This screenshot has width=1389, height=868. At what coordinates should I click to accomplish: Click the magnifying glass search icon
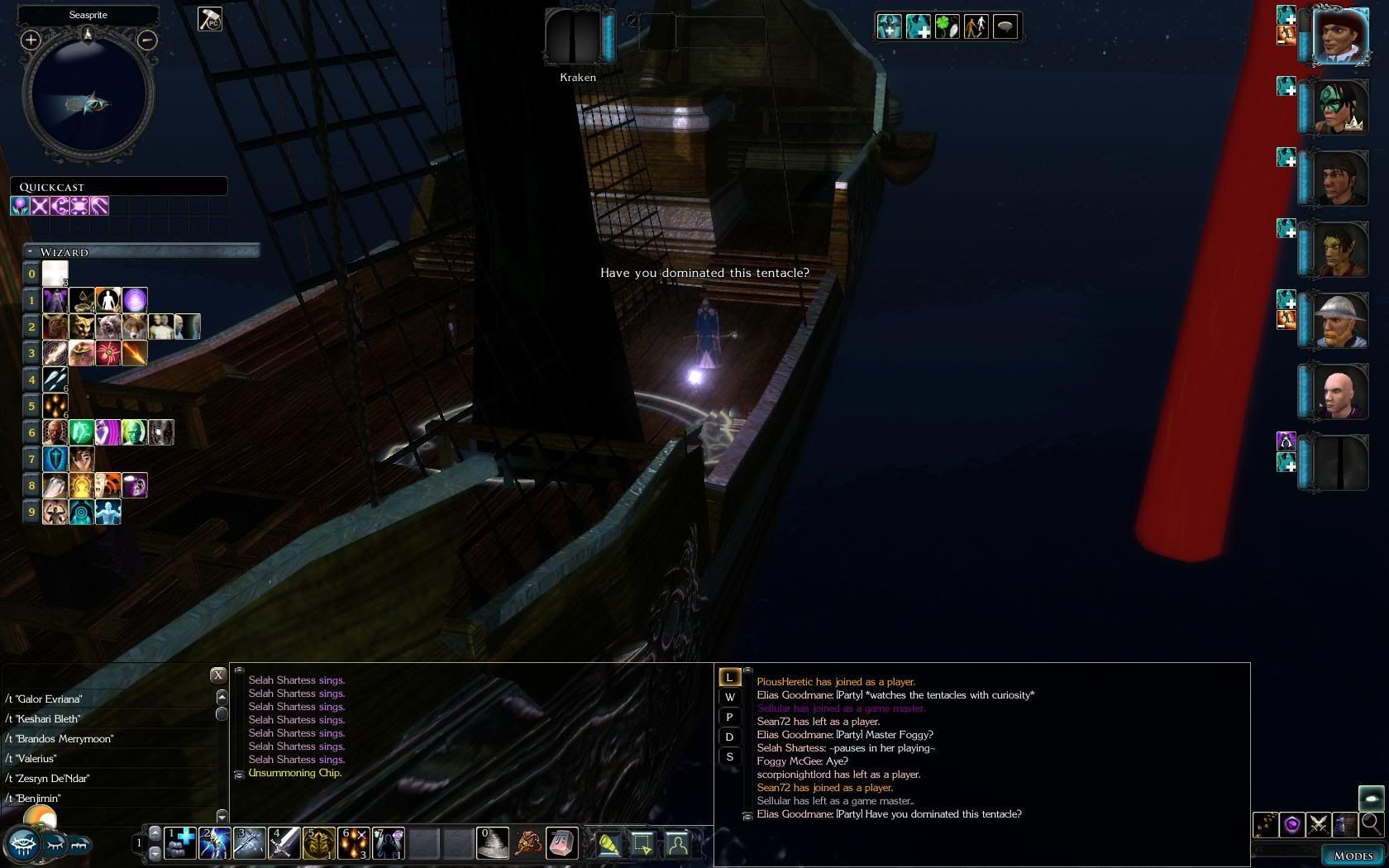tap(1371, 823)
